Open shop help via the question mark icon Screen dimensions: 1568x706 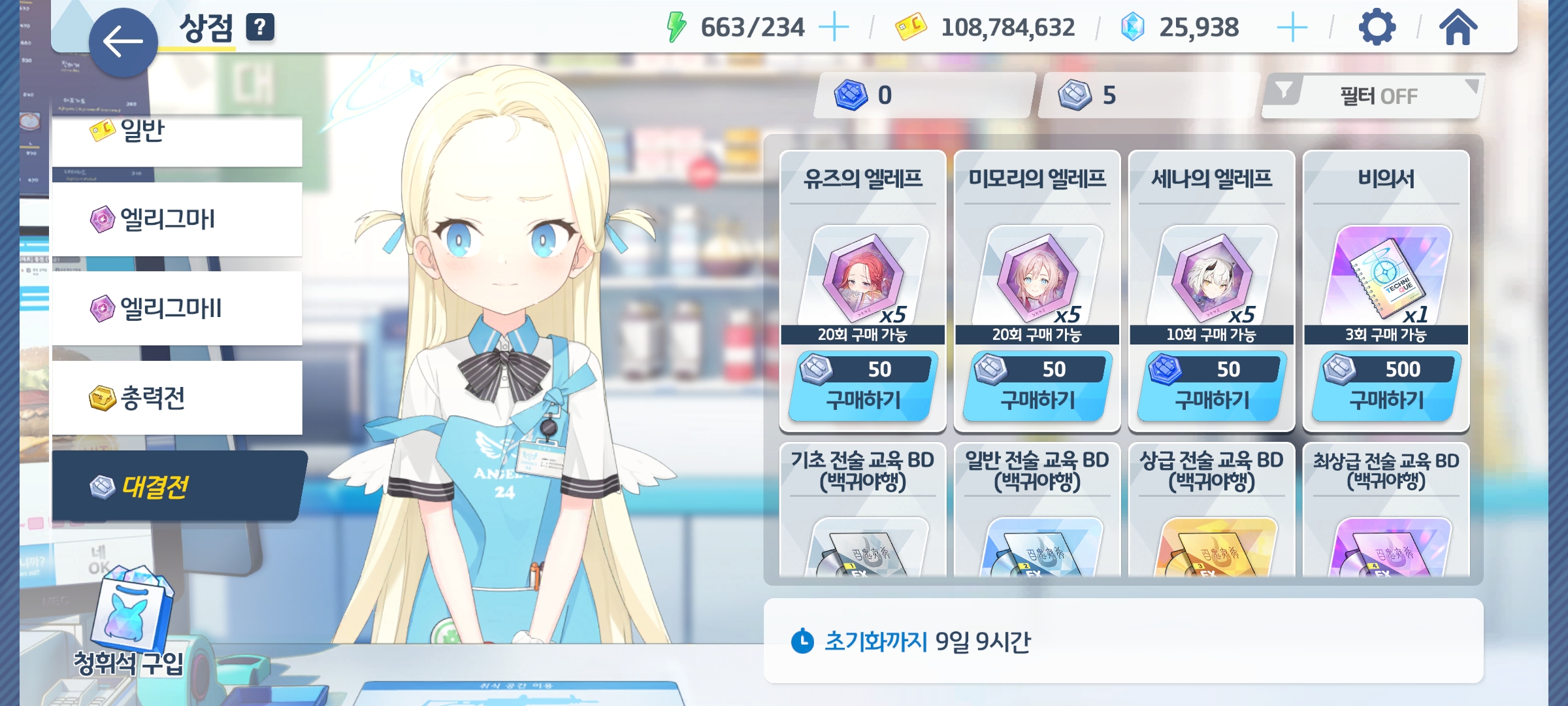(260, 27)
